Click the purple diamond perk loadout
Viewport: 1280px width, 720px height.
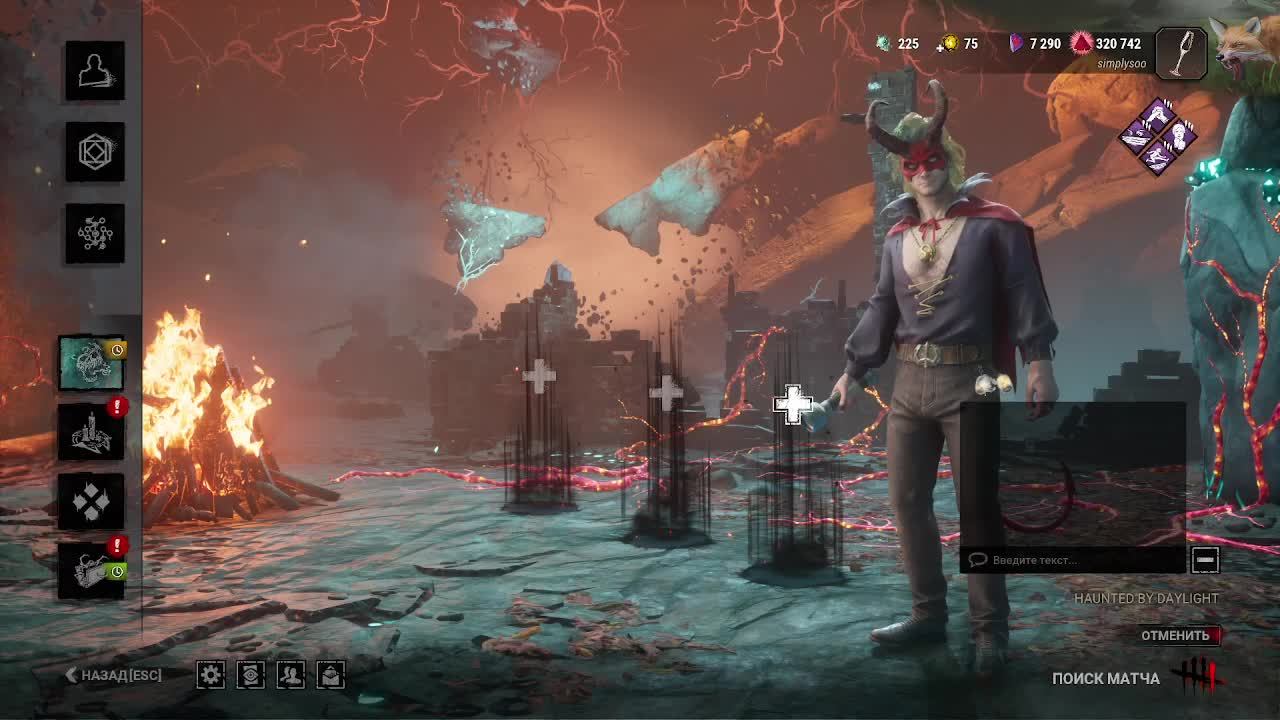[x=1157, y=137]
